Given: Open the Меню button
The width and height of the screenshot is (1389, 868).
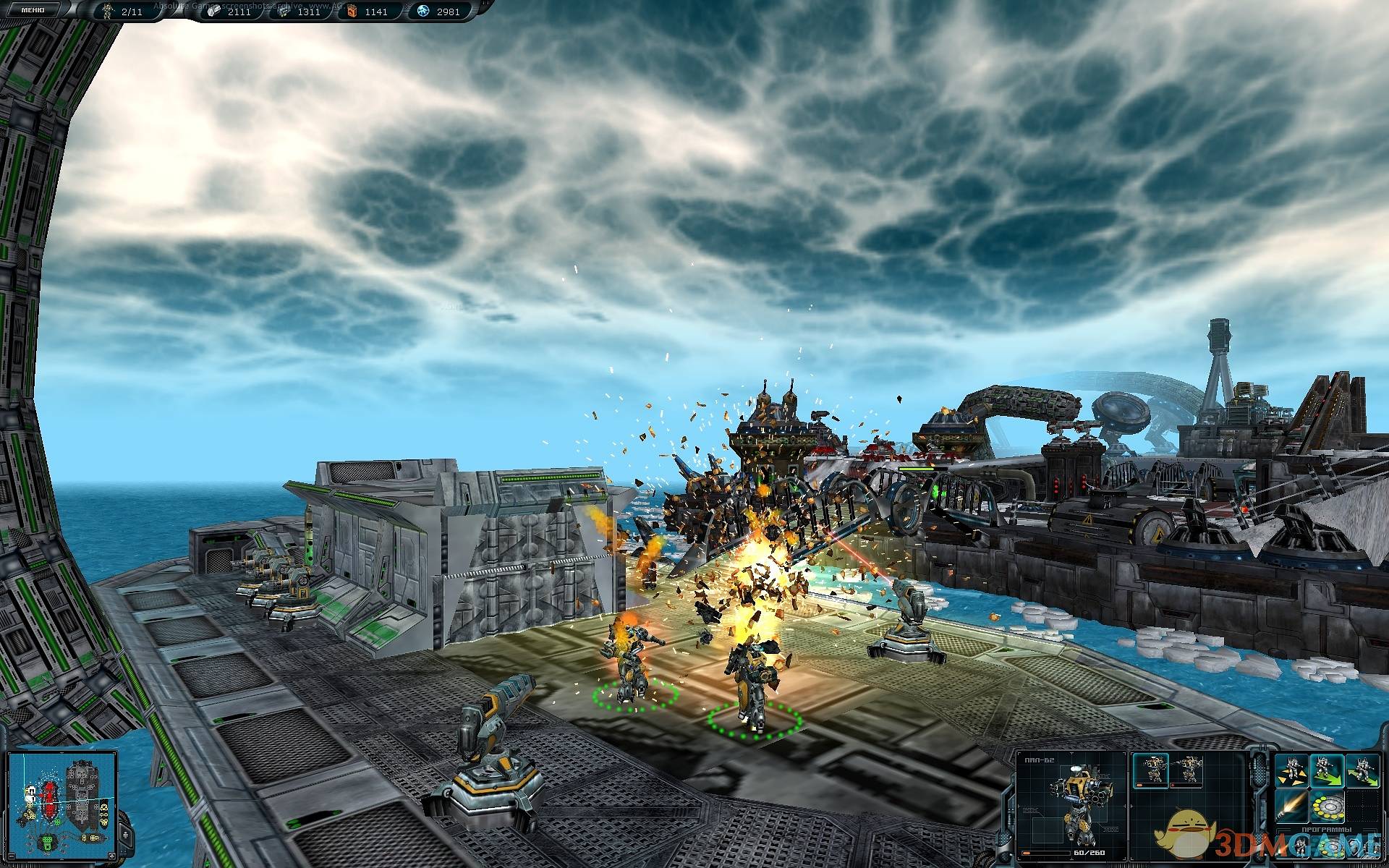Looking at the screenshot, I should [33, 10].
